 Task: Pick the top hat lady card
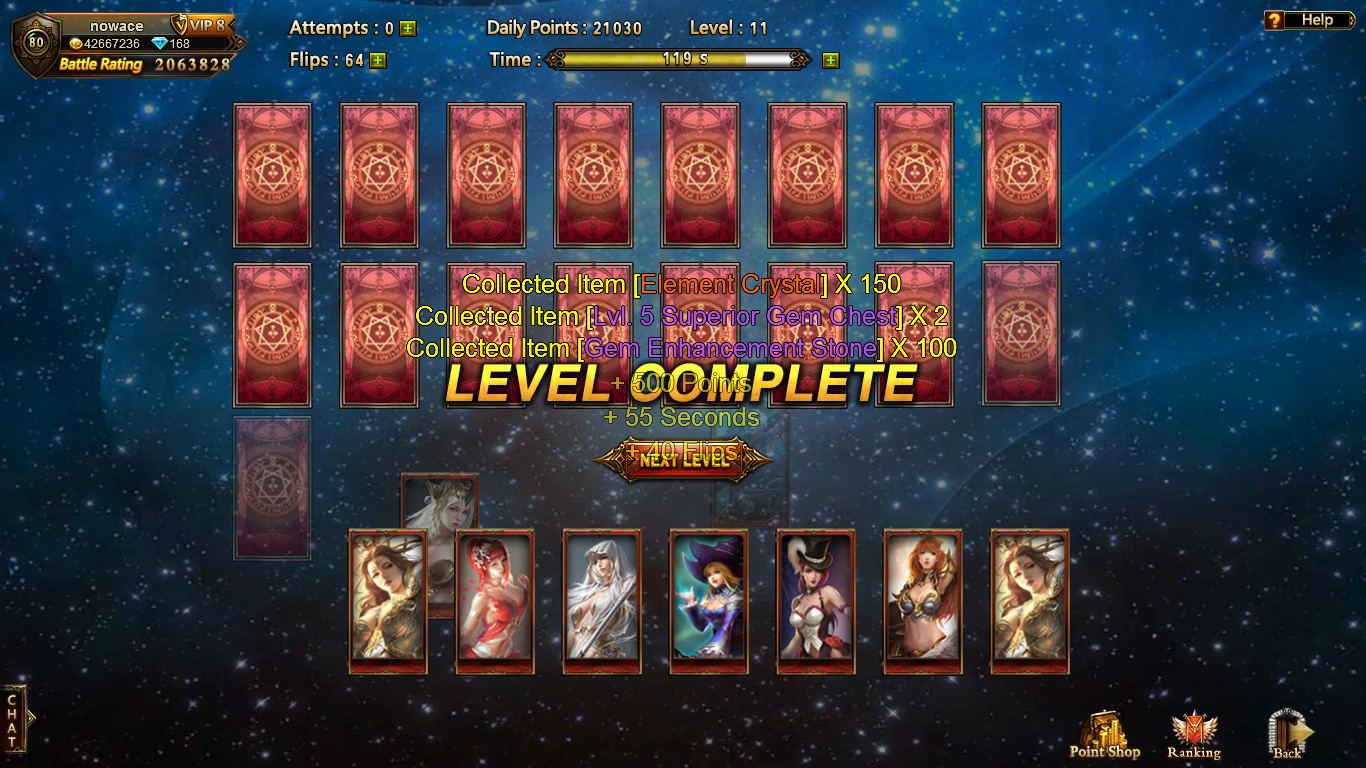(816, 600)
